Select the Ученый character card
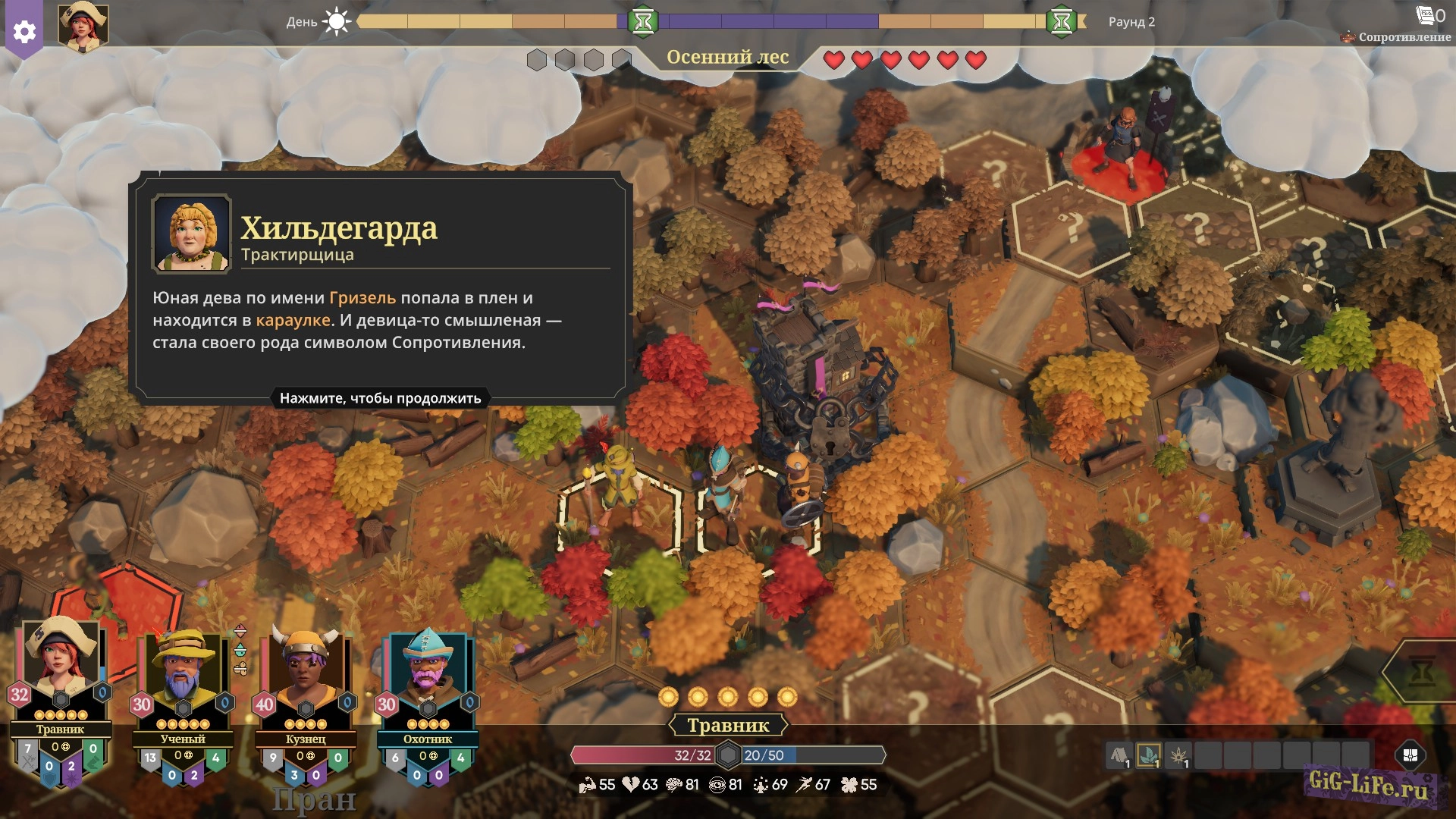The height and width of the screenshot is (819, 1456). click(x=183, y=676)
